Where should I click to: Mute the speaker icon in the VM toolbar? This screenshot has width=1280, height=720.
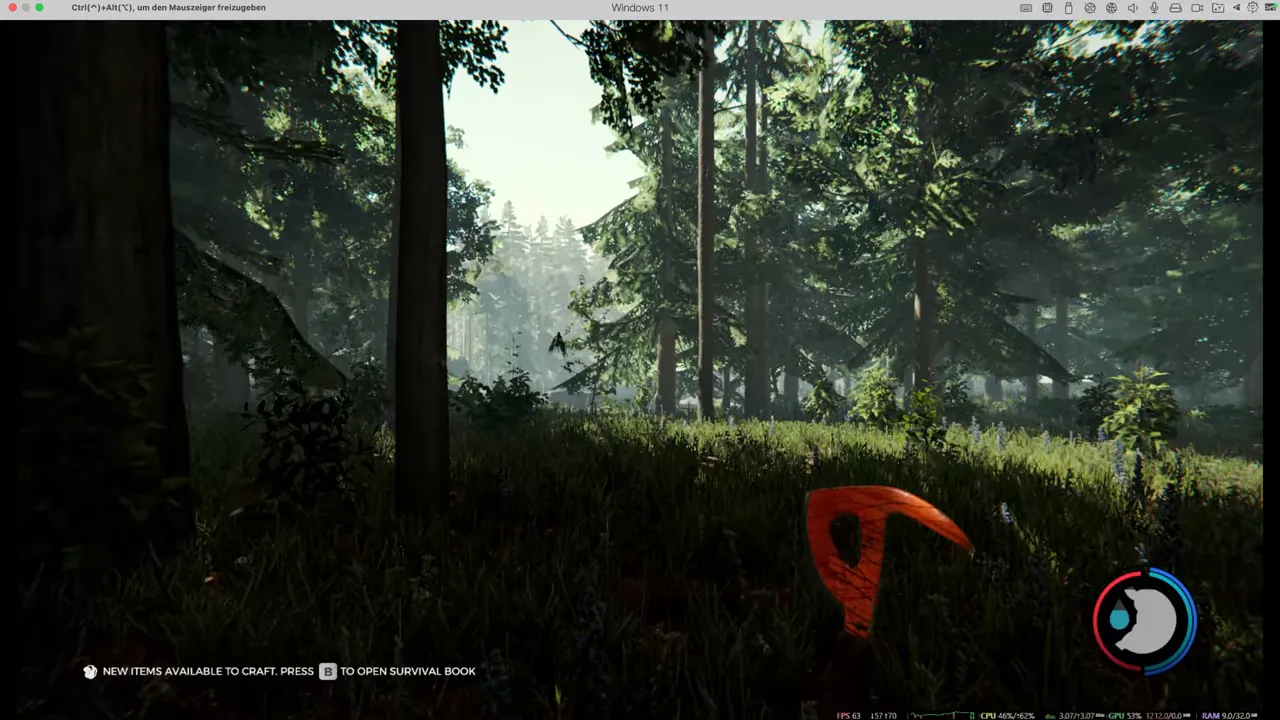point(1132,8)
